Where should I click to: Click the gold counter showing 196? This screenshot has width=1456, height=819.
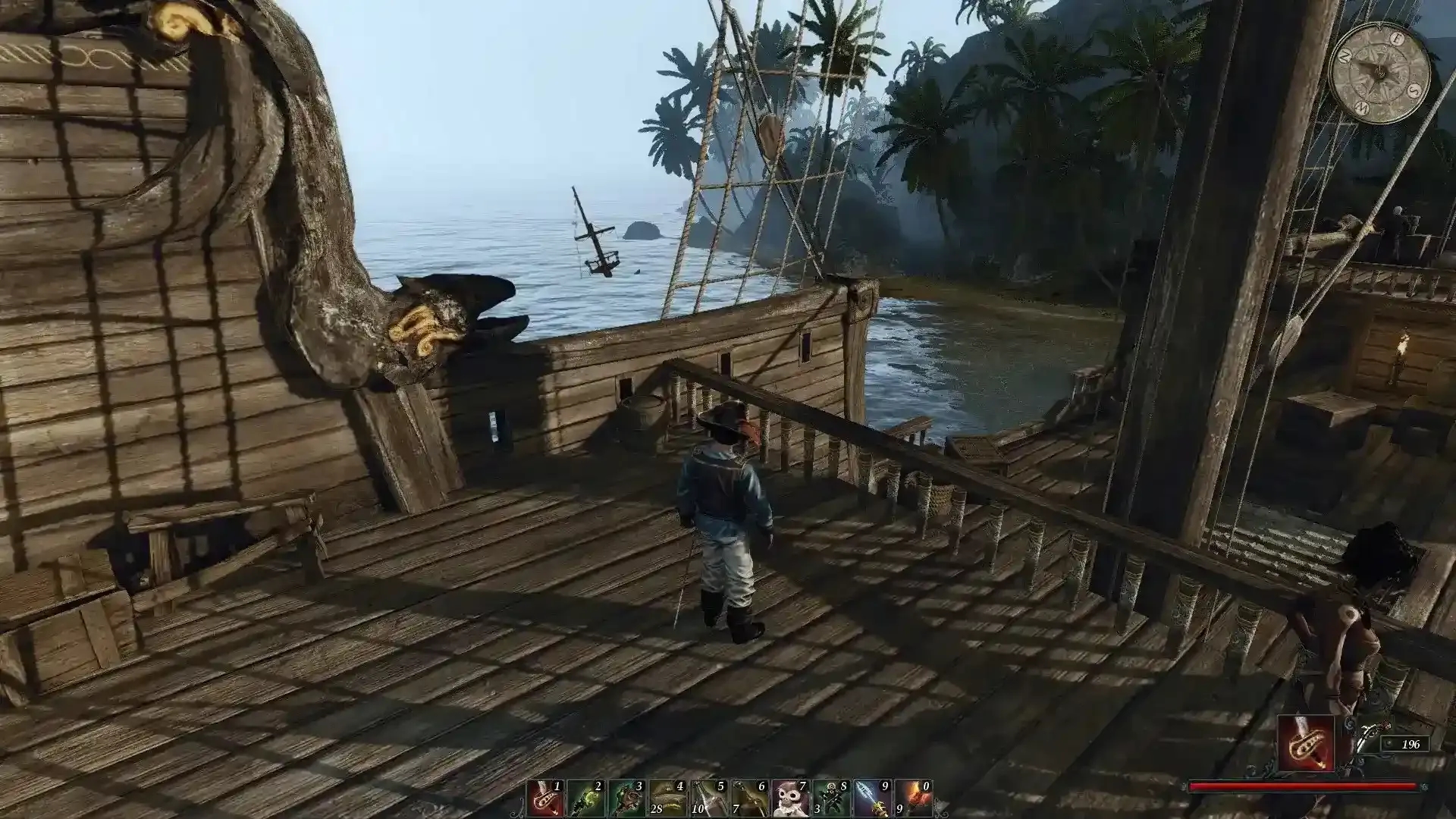tap(1412, 744)
